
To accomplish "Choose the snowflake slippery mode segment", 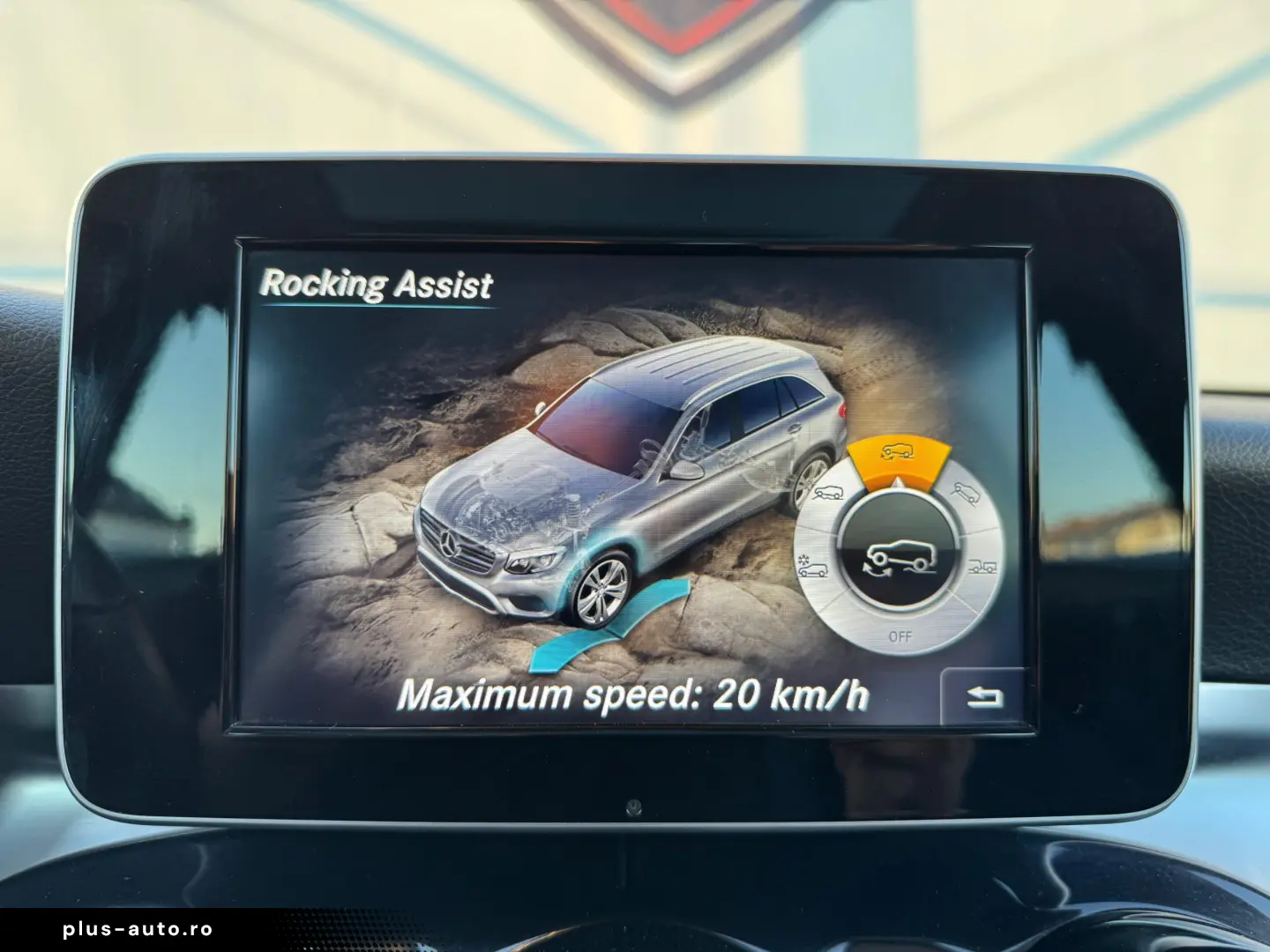I will coord(812,567).
